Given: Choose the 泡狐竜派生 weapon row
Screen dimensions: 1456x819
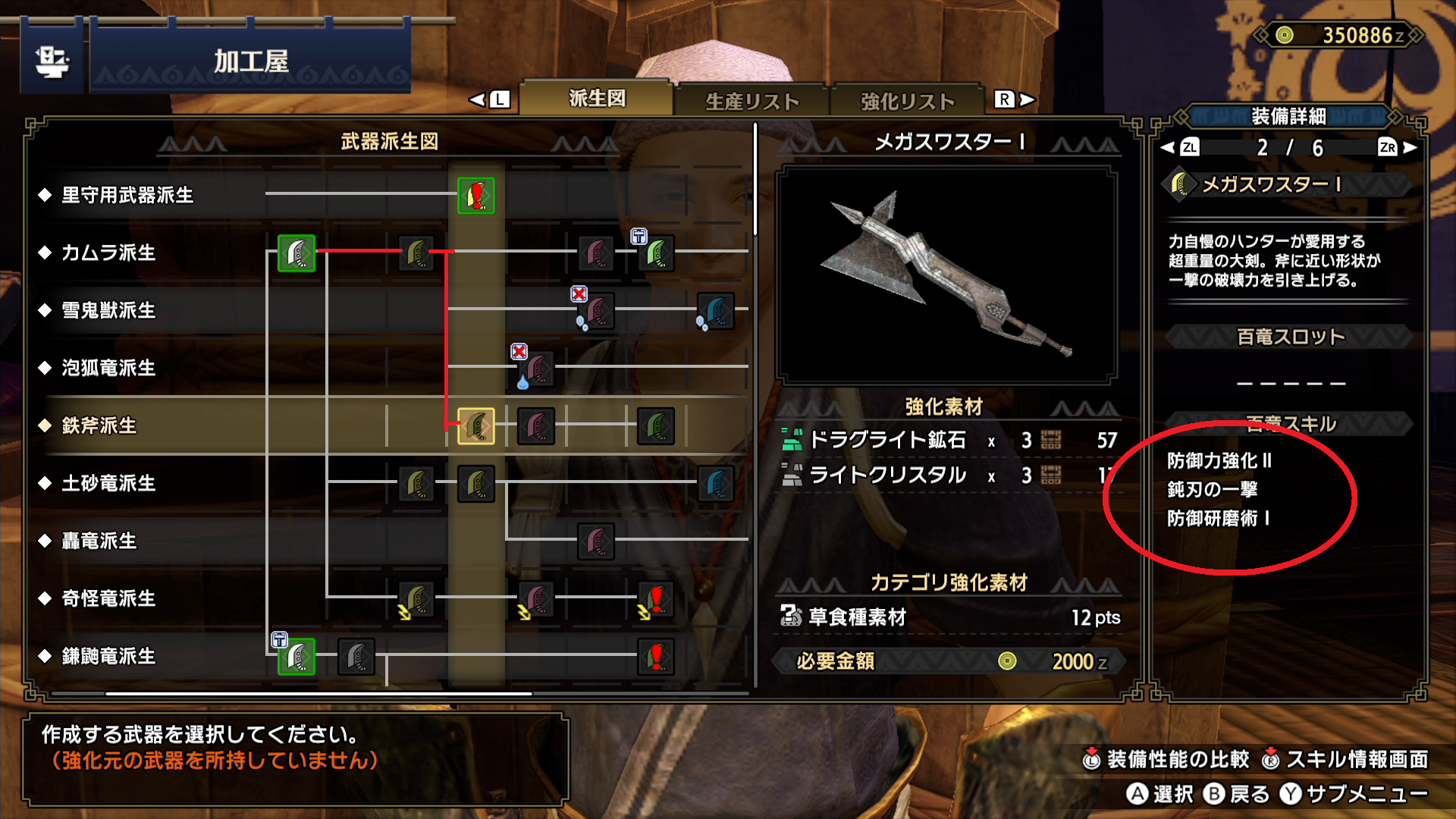Looking at the screenshot, I should coord(108,368).
